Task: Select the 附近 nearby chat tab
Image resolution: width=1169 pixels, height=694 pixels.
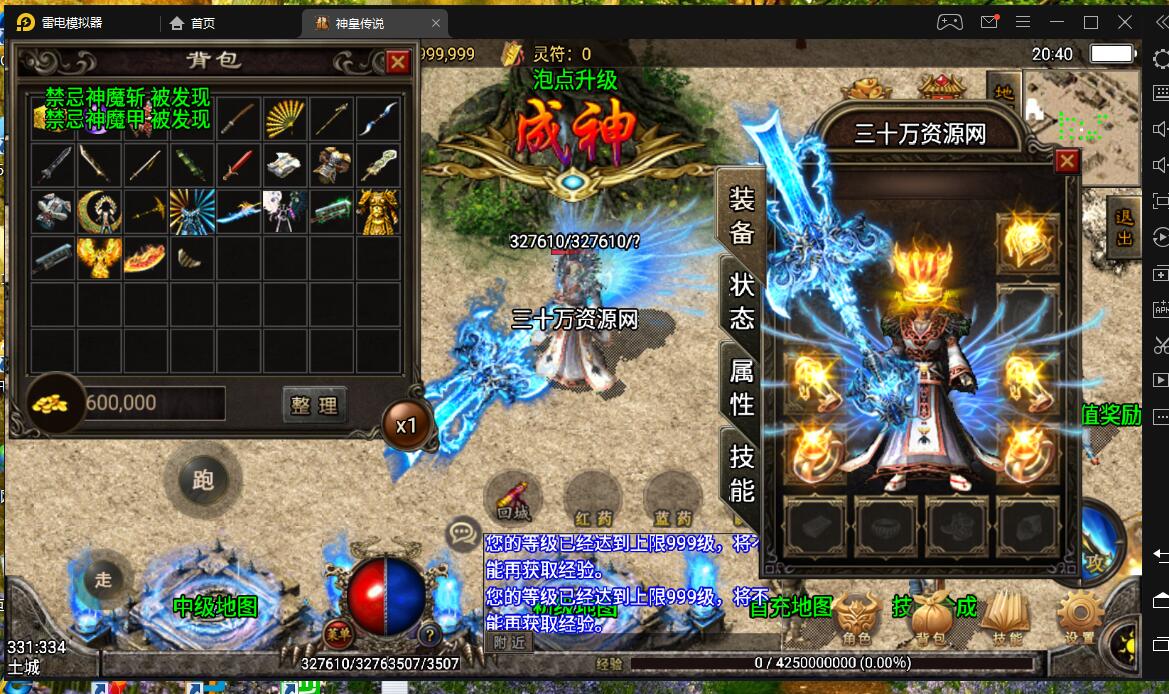Action: pos(509,643)
